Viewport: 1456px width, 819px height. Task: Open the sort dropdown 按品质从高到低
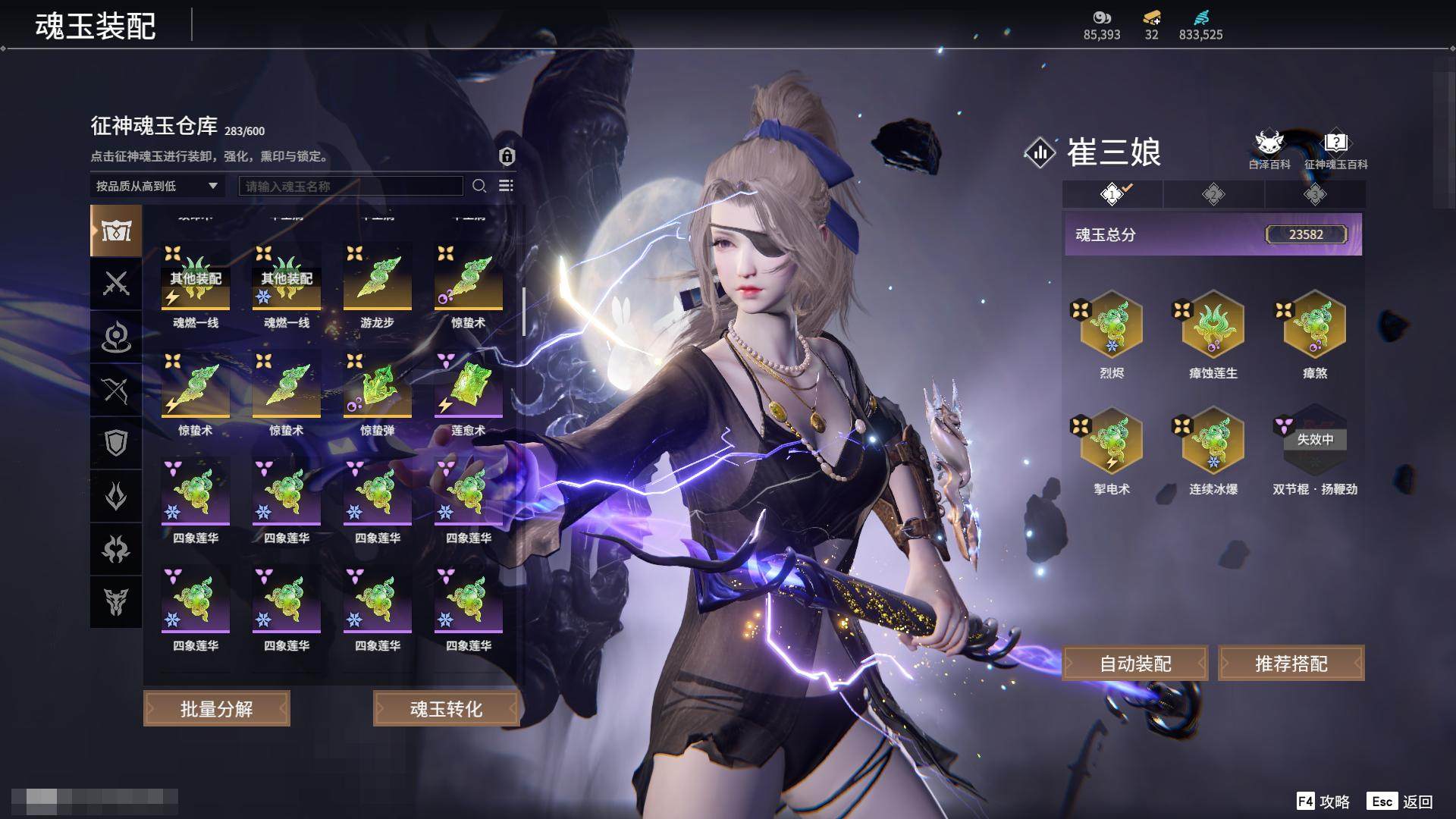[x=156, y=186]
